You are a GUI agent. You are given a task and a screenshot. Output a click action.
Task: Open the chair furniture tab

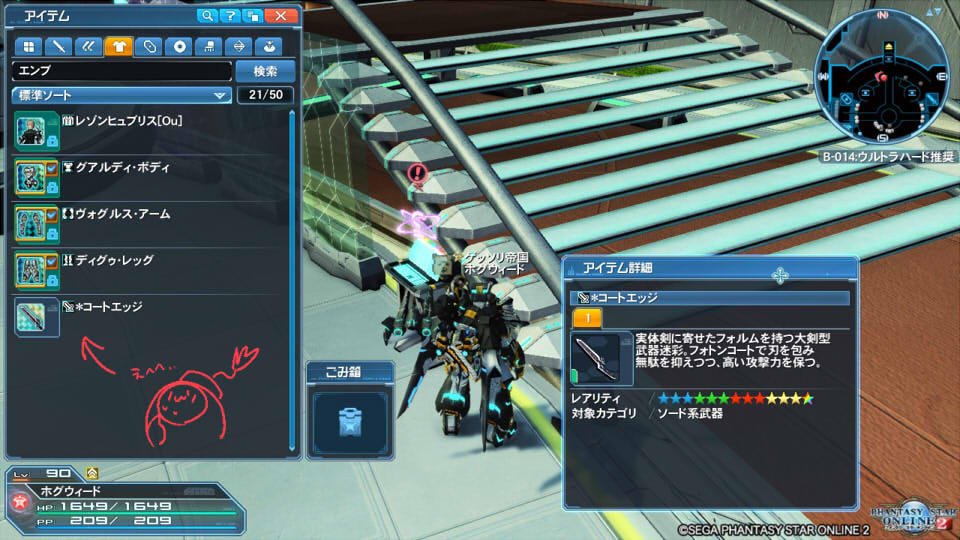click(209, 46)
